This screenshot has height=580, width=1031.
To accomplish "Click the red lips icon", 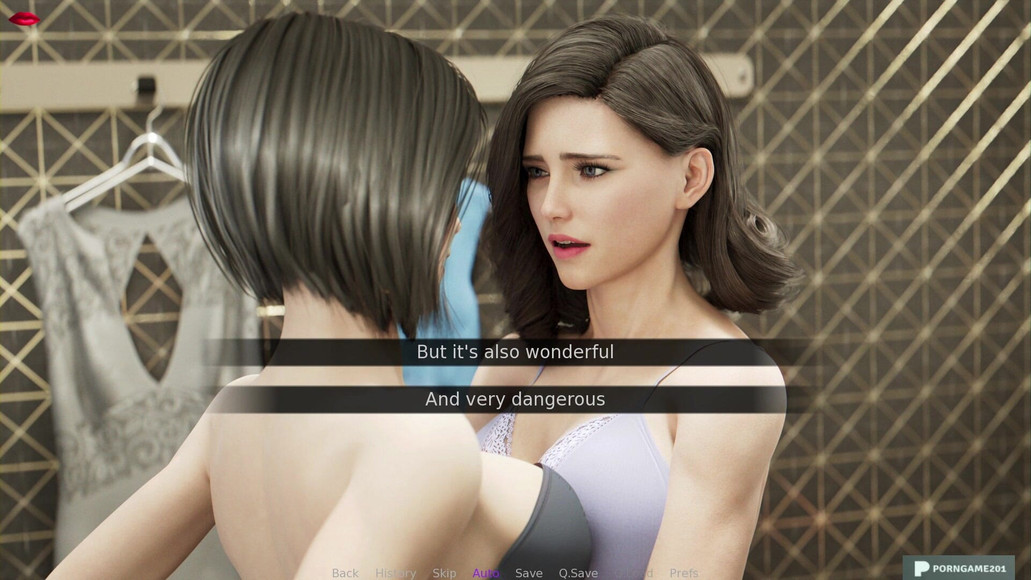I will [24, 19].
